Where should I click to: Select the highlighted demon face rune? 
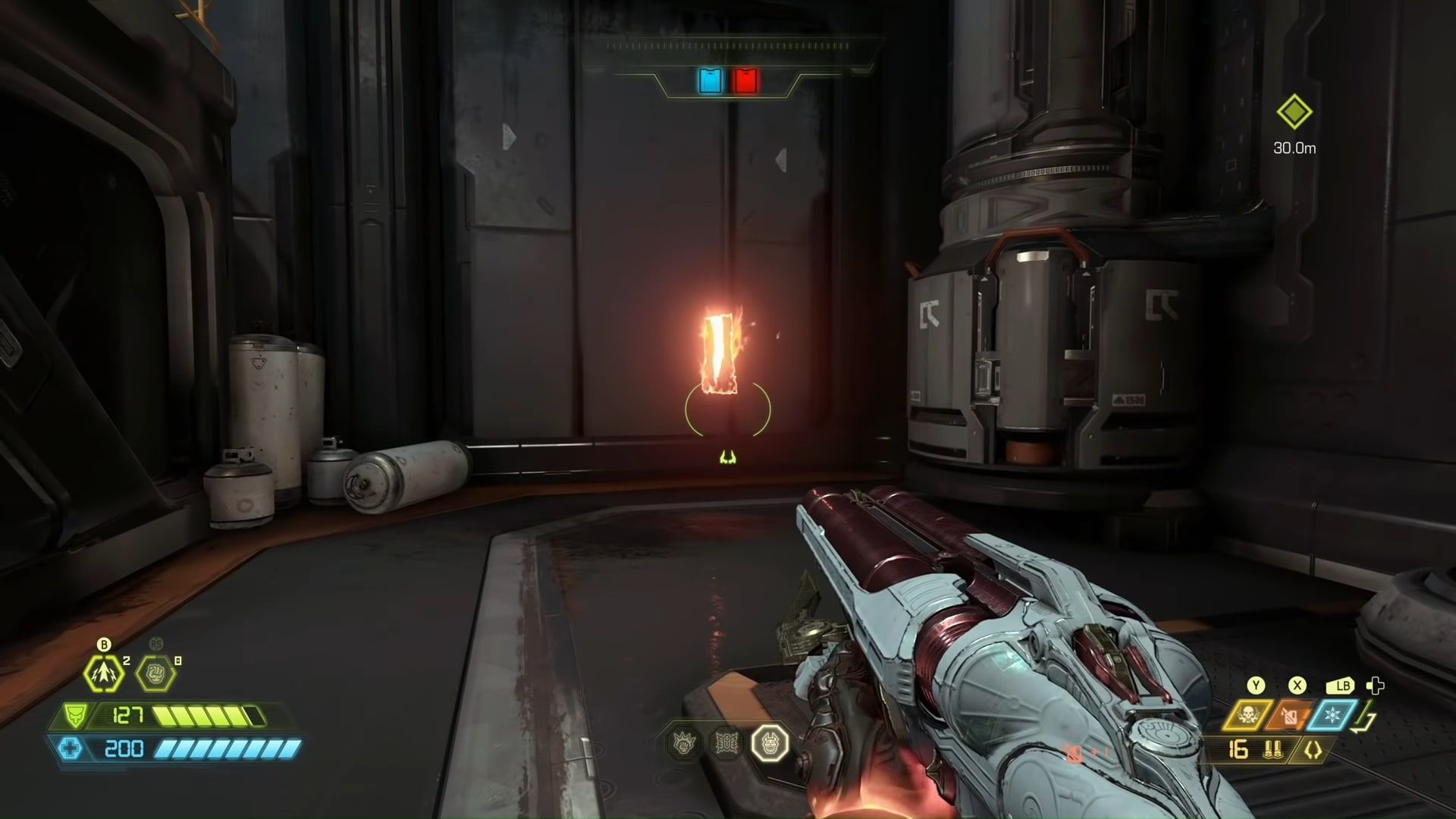[770, 742]
